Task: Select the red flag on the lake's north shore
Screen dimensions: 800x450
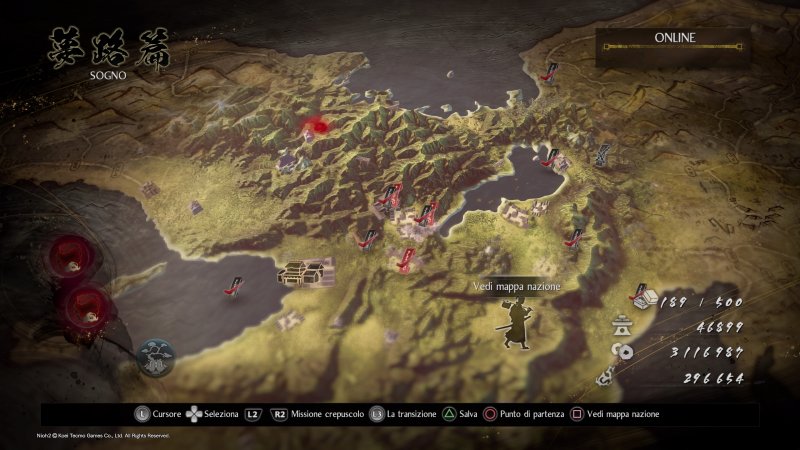Action: (549, 153)
